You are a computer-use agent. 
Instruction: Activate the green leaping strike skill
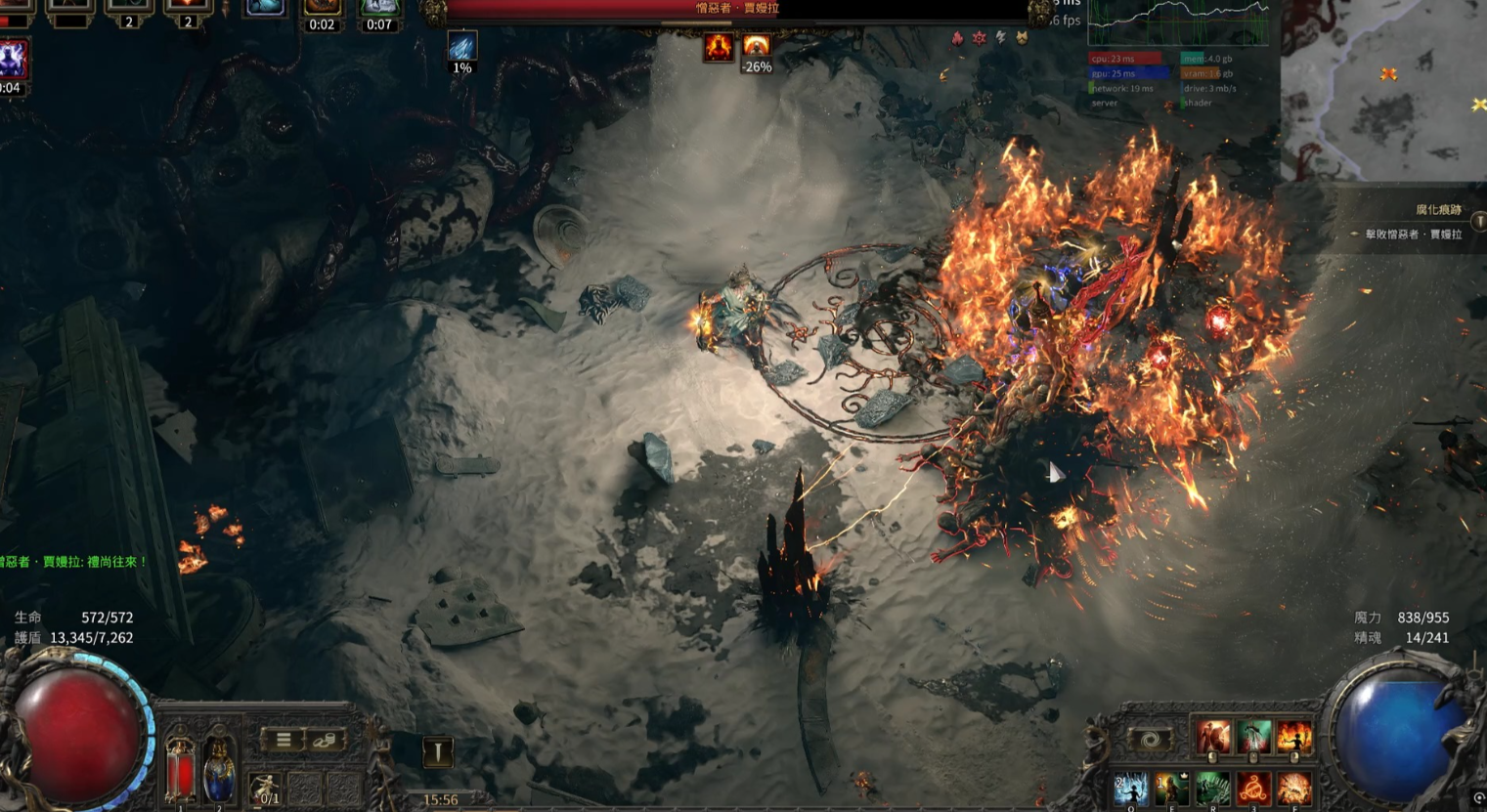(x=1253, y=738)
